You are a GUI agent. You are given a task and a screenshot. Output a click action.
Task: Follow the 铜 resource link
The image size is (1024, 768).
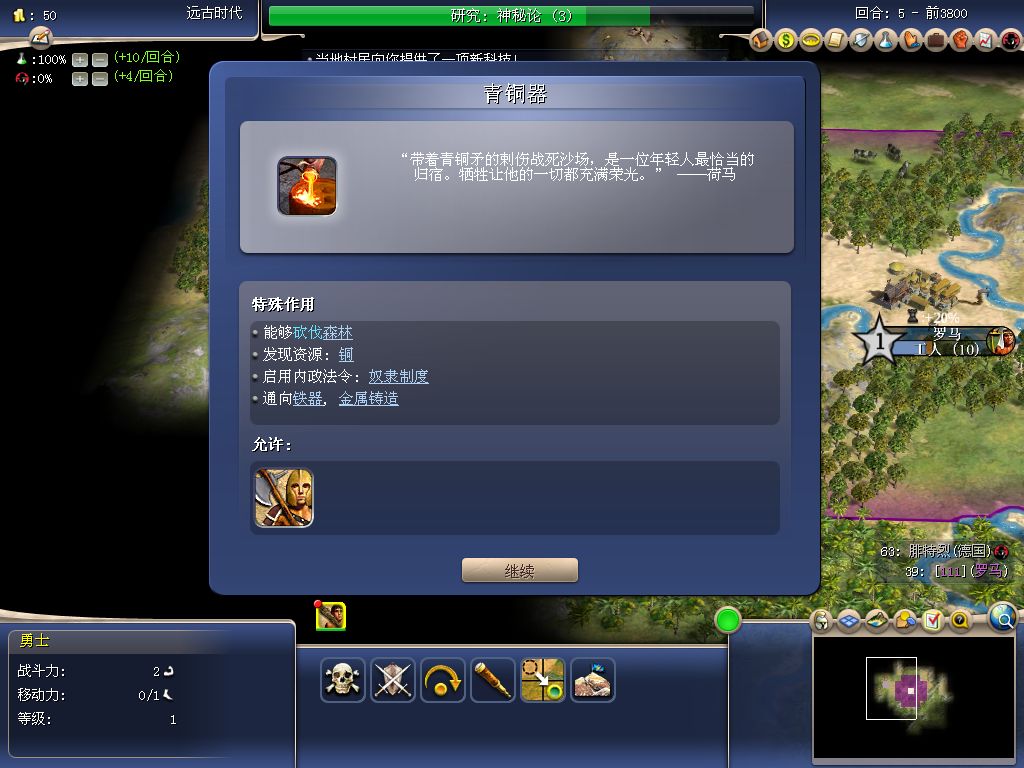click(x=346, y=355)
